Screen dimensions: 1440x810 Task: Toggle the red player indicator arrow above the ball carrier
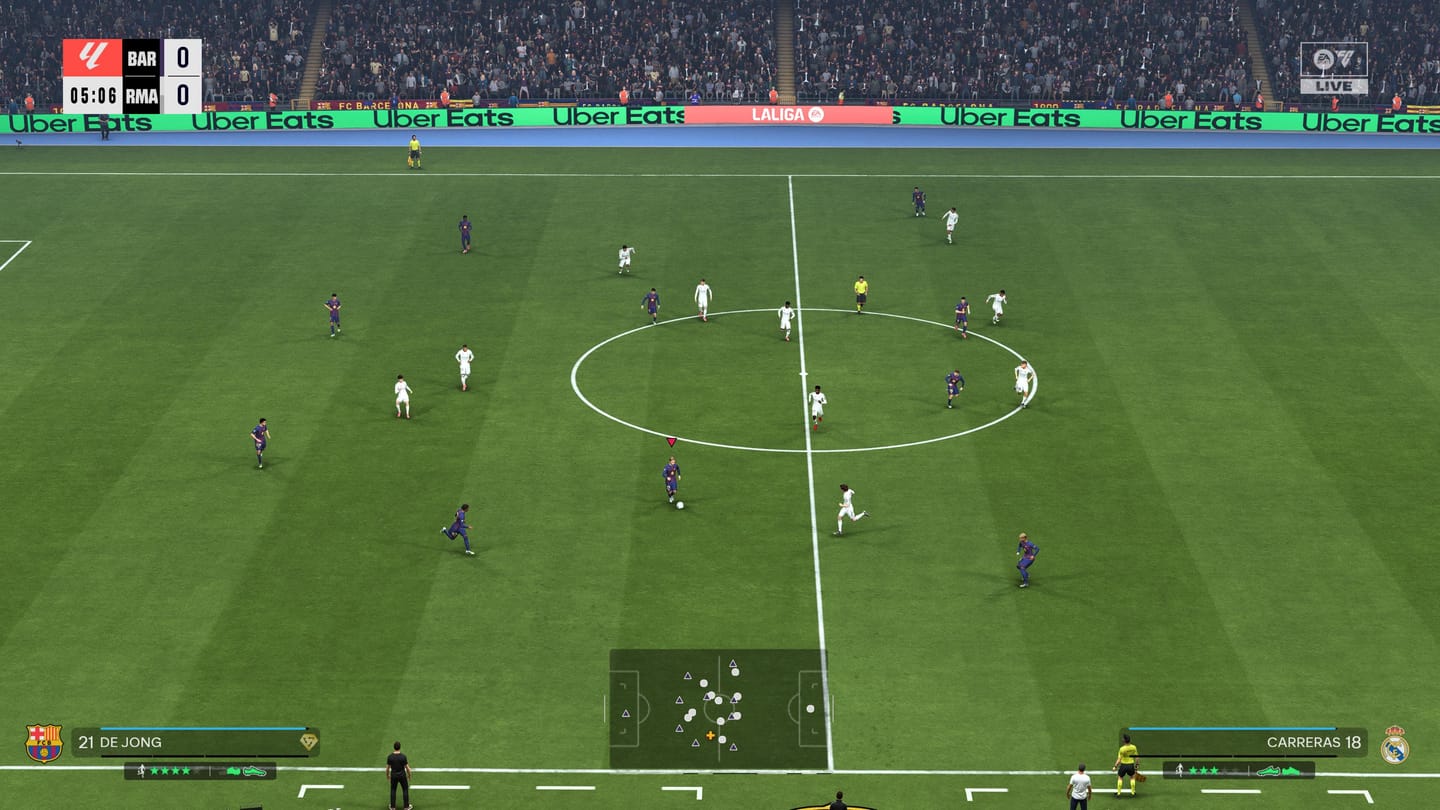pos(671,440)
